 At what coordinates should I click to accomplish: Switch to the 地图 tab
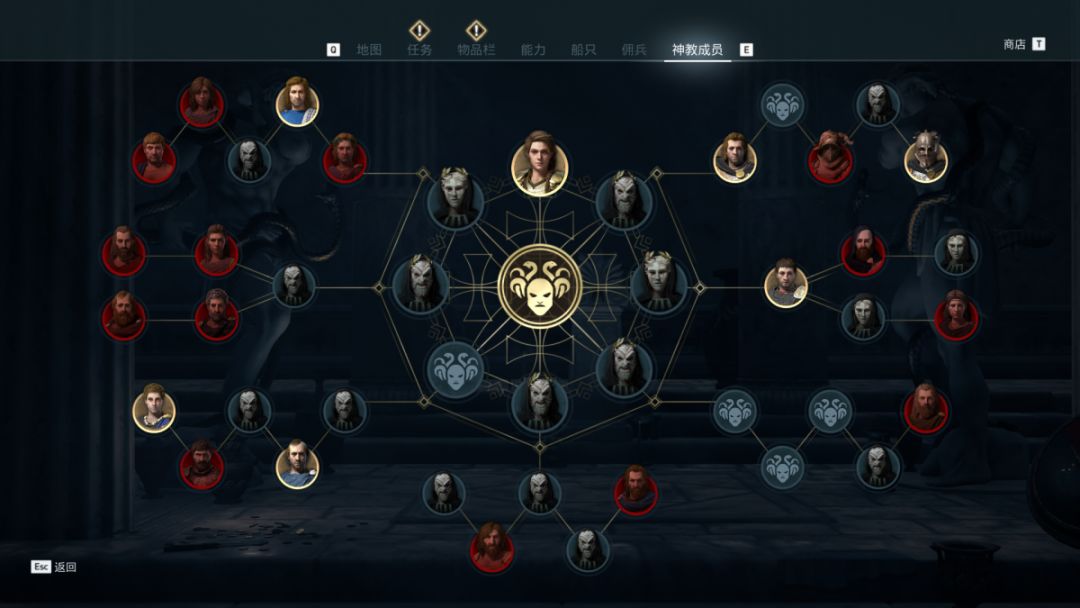tap(369, 50)
